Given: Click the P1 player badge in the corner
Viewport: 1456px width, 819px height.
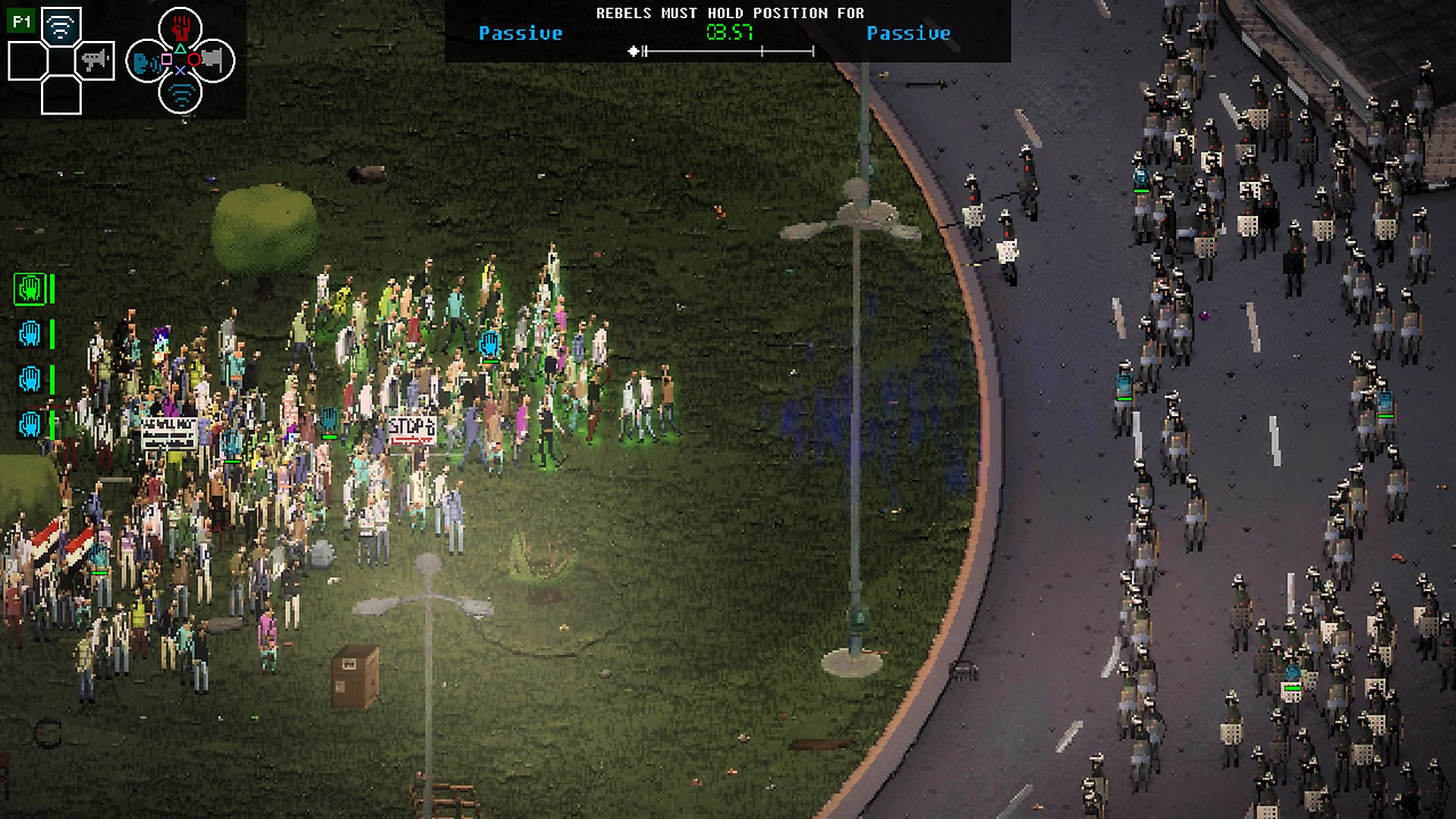Looking at the screenshot, I should point(21,21).
